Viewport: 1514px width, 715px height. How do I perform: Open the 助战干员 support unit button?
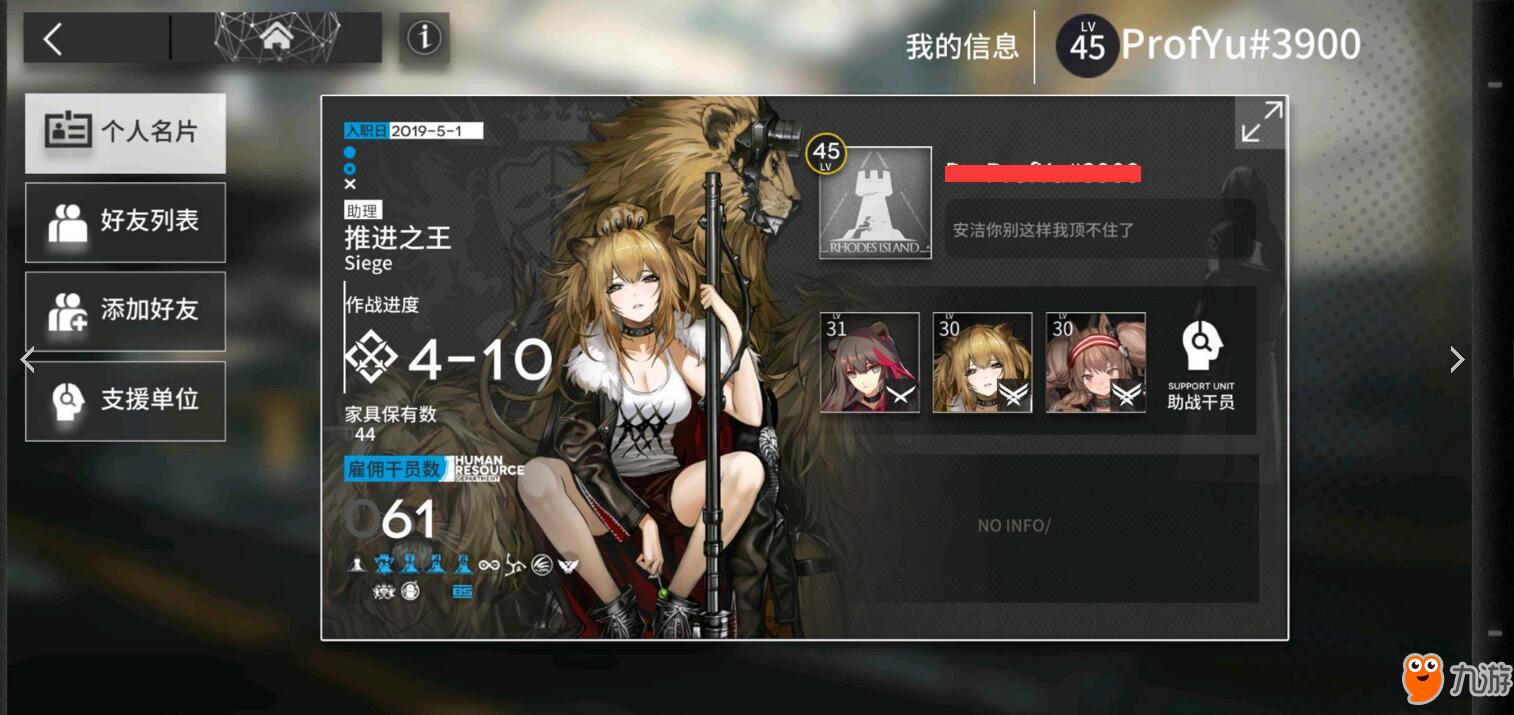coord(1200,367)
